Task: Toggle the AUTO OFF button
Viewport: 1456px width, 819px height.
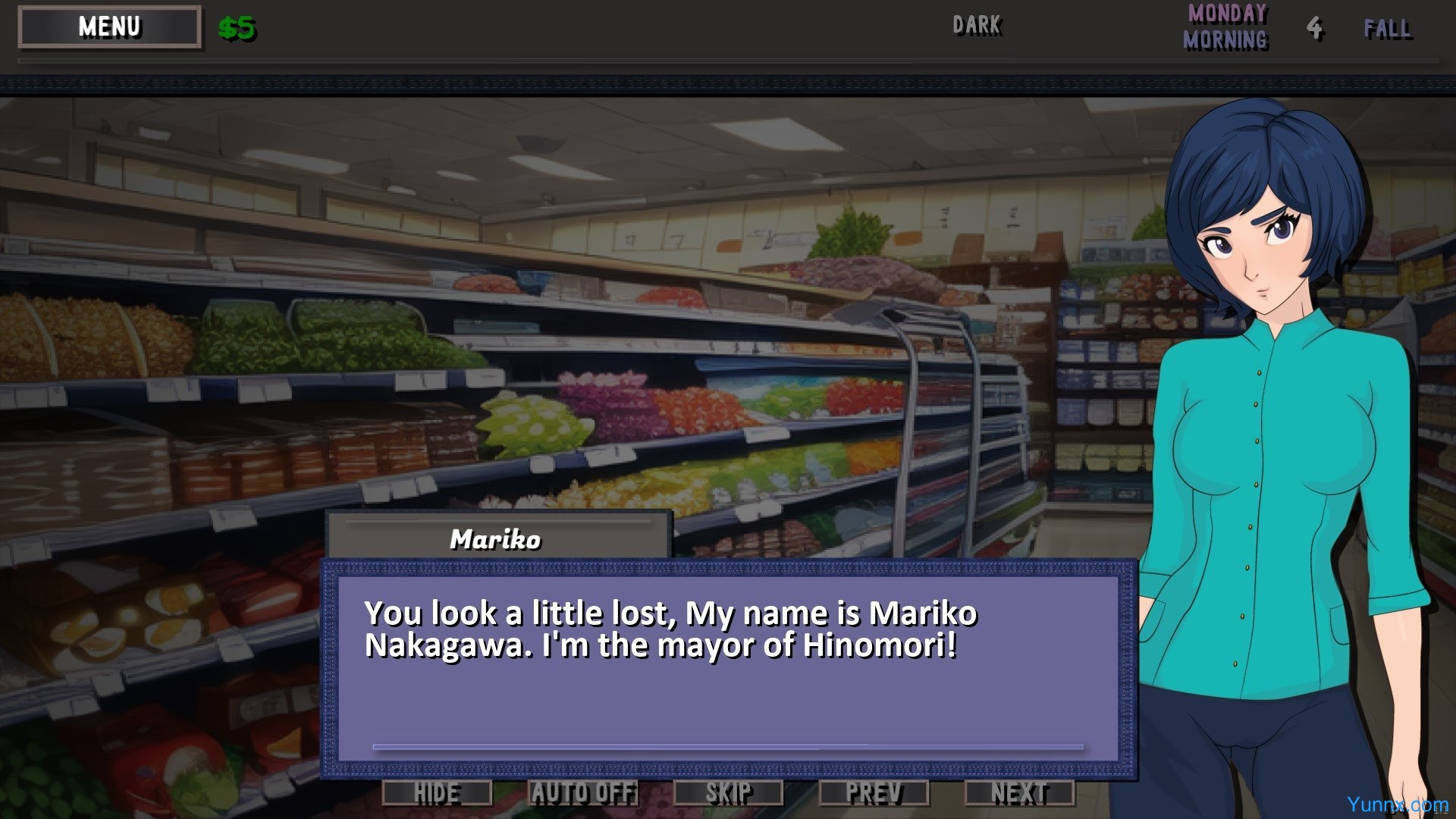Action: [x=582, y=793]
